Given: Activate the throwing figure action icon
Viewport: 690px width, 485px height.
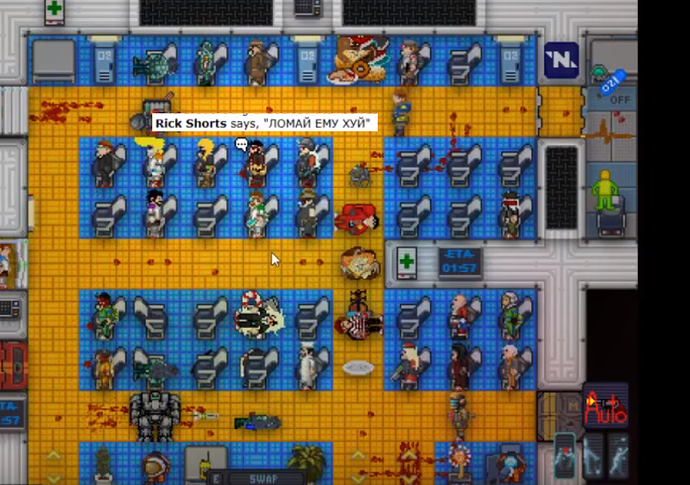Looking at the screenshot, I should pyautogui.click(x=619, y=456).
